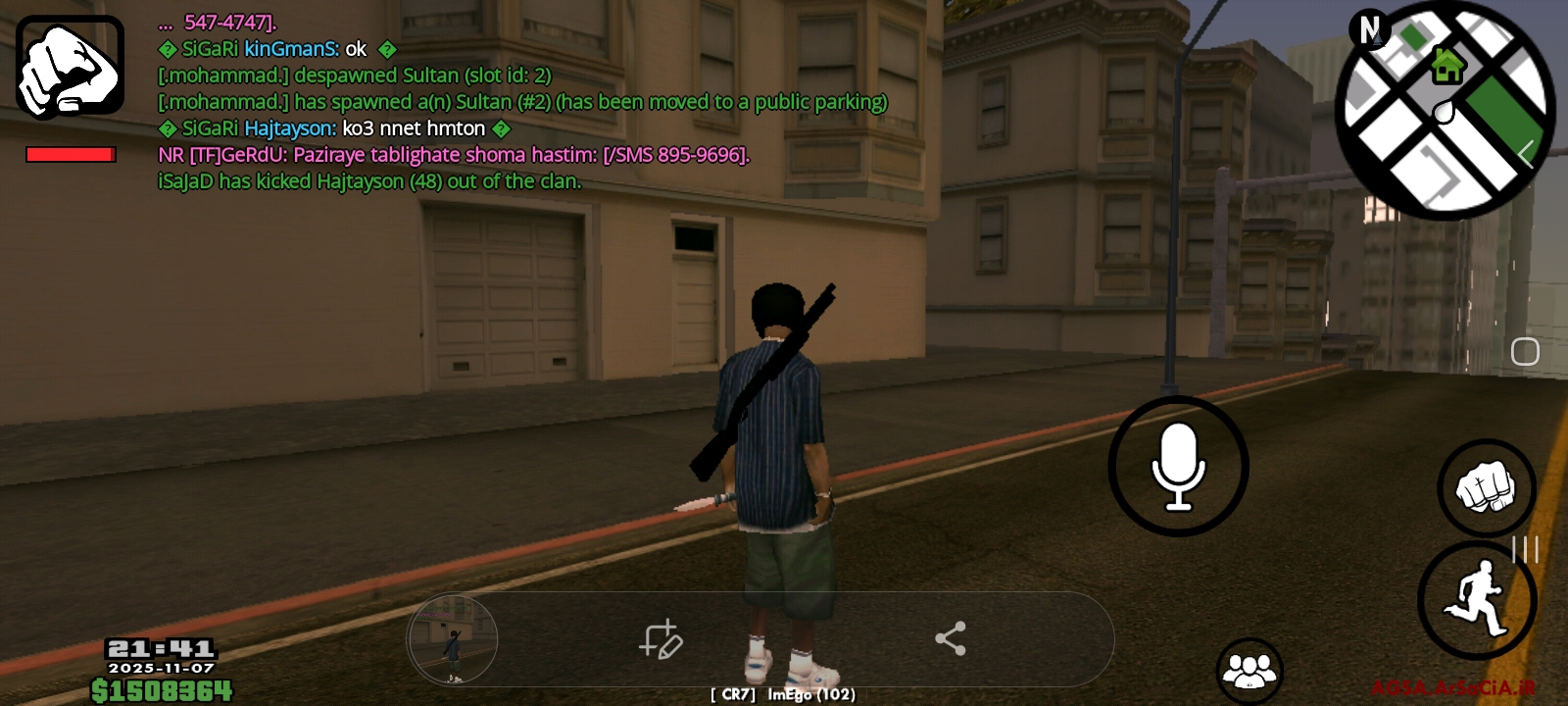
Task: Select the green house marker on minimap
Action: pyautogui.click(x=1447, y=67)
